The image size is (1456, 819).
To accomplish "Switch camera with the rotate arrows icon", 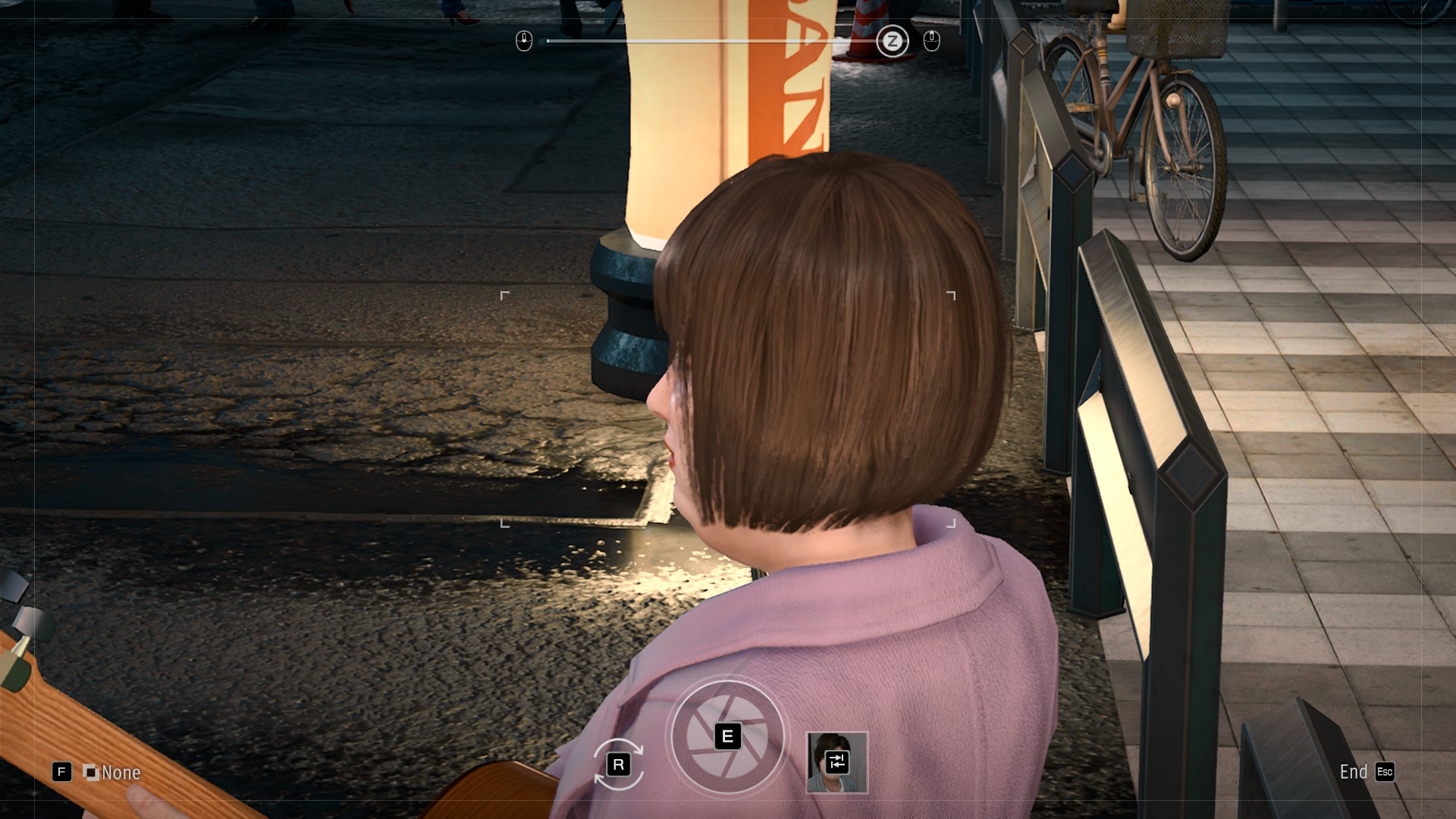I will click(x=618, y=764).
